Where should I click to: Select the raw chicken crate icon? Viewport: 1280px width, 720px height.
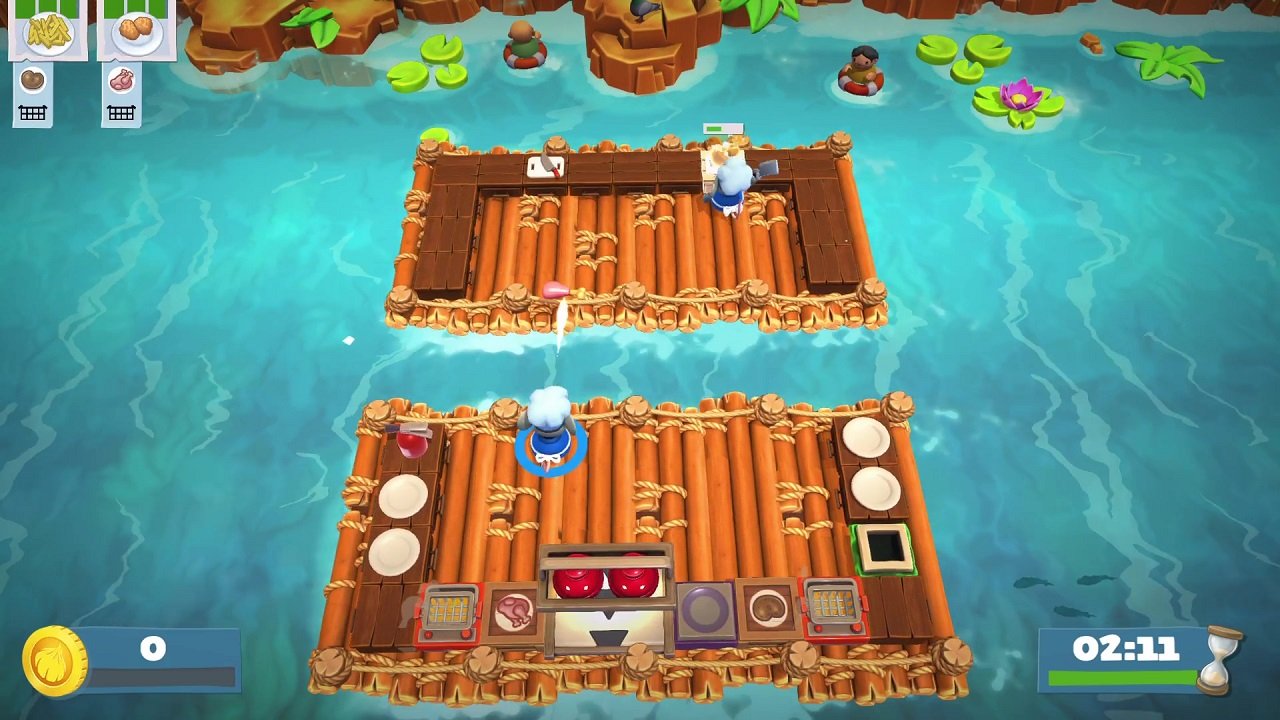(513, 610)
